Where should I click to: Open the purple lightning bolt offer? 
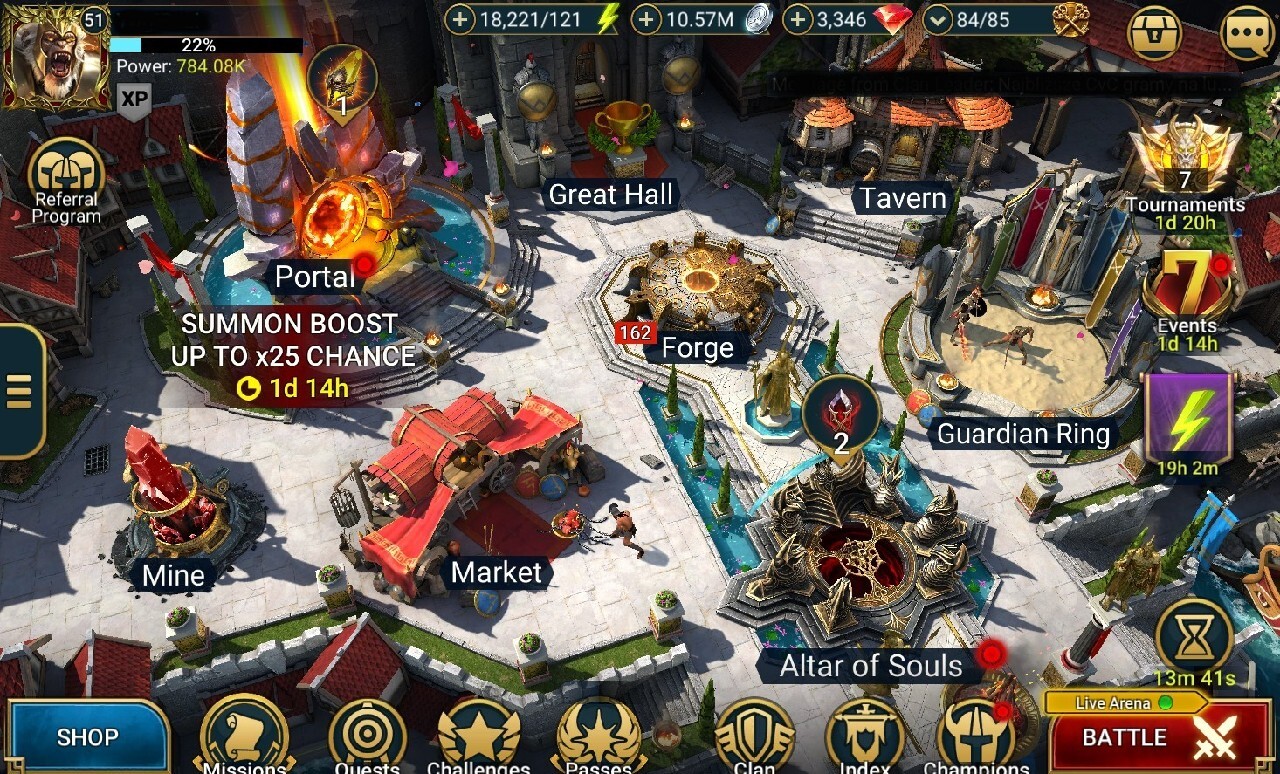tap(1187, 420)
